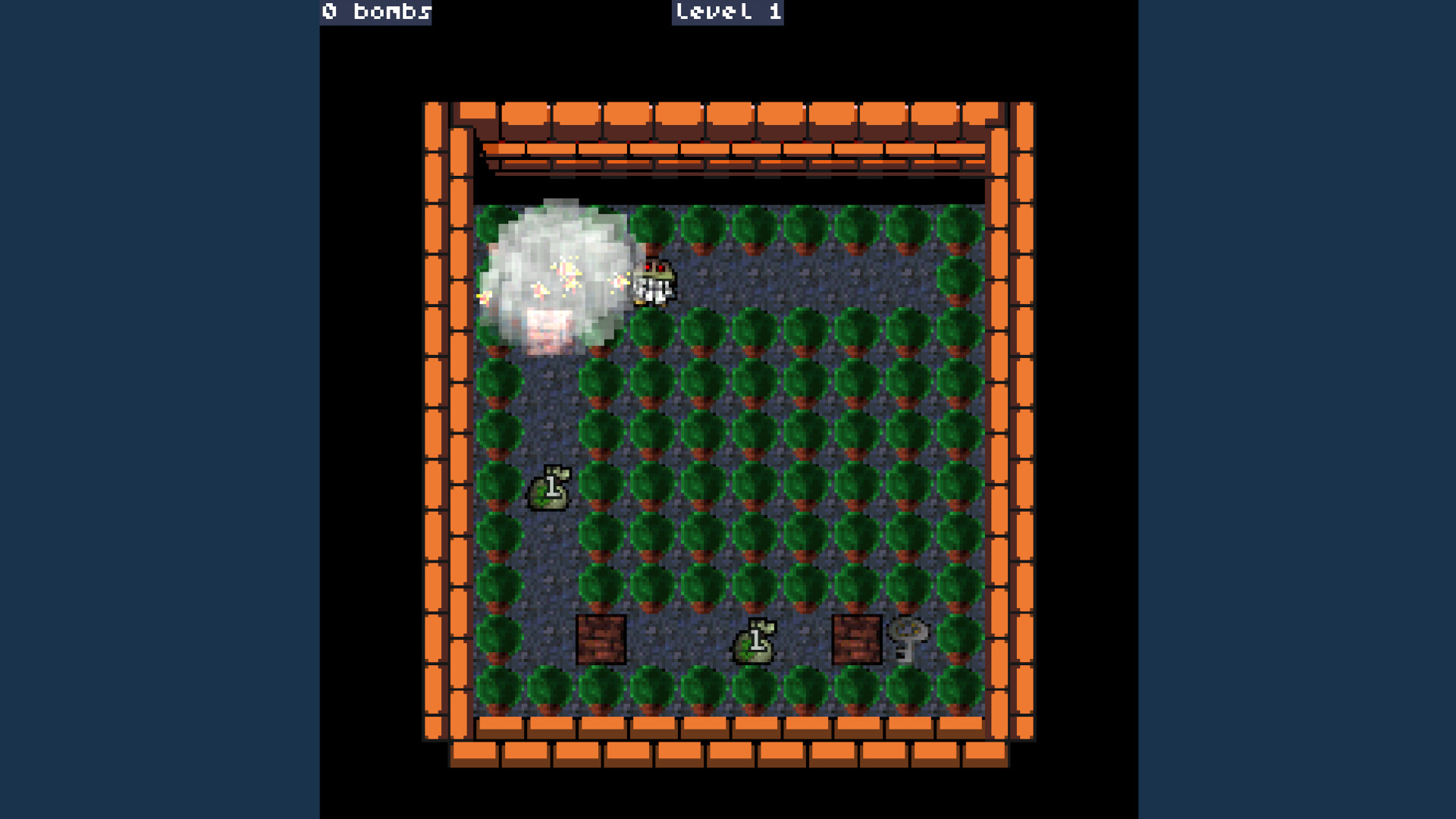
Task: Select the left brick block at the bottom
Action: pyautogui.click(x=603, y=641)
